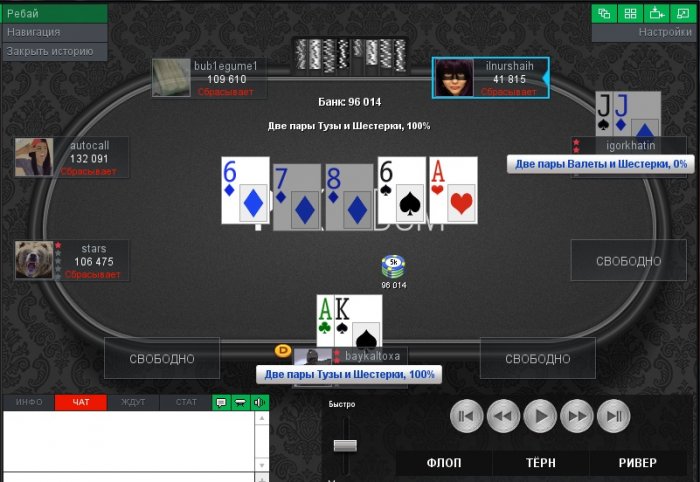
Task: Switch to the ЖДУТ tab
Action: [133, 402]
